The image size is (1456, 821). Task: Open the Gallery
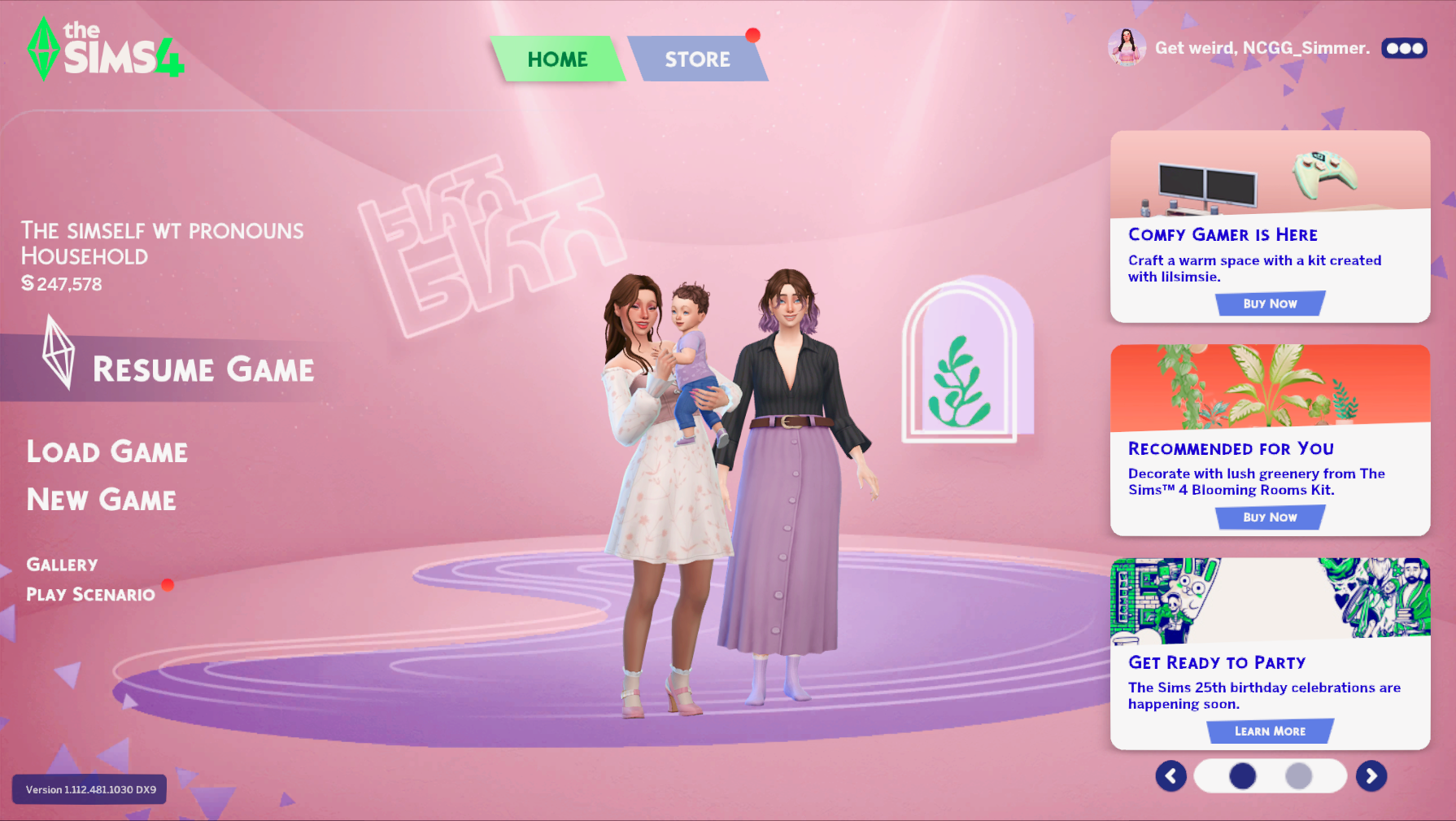pyautogui.click(x=62, y=564)
